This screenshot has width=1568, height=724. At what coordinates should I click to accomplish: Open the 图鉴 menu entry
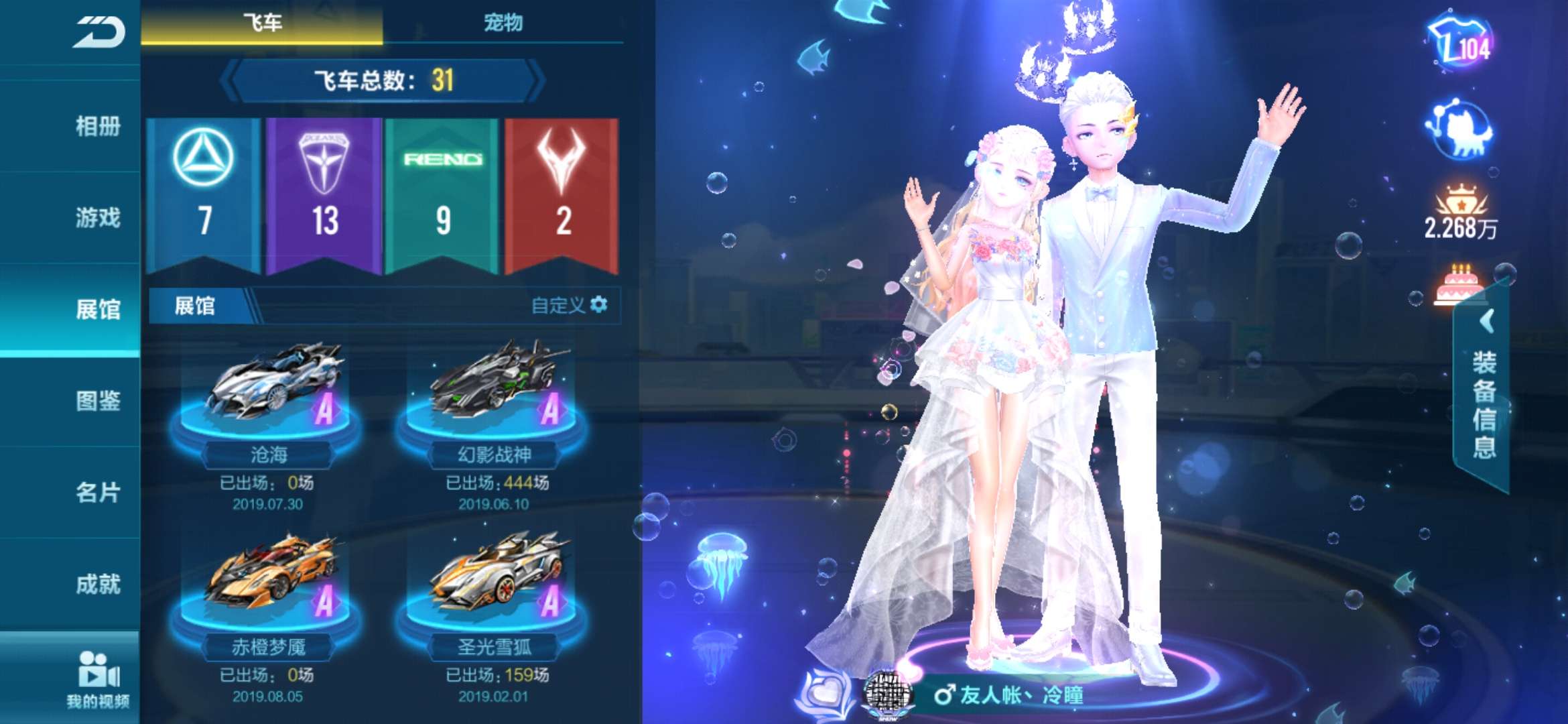pos(98,401)
